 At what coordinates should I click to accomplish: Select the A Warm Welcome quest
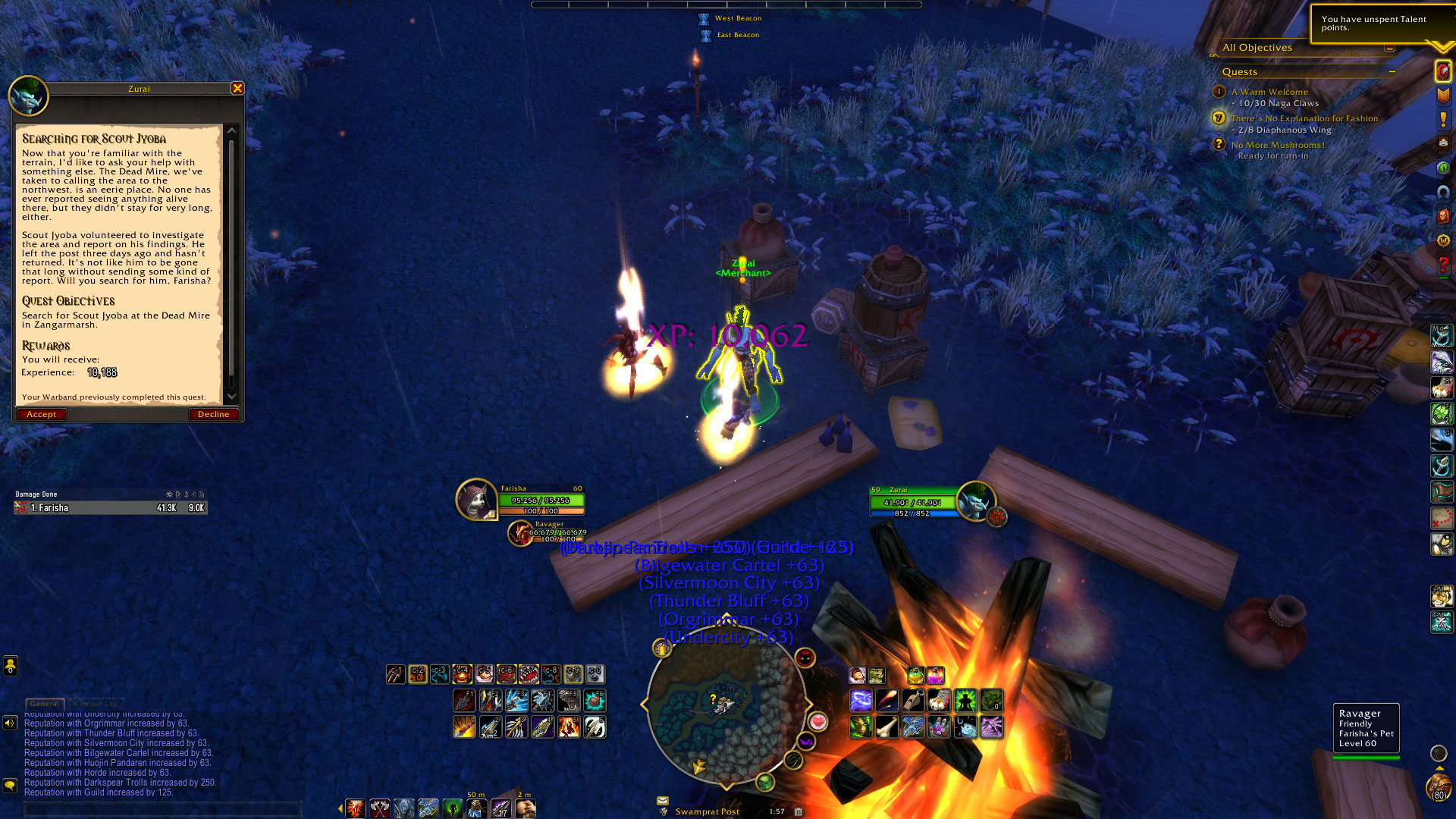(1269, 92)
